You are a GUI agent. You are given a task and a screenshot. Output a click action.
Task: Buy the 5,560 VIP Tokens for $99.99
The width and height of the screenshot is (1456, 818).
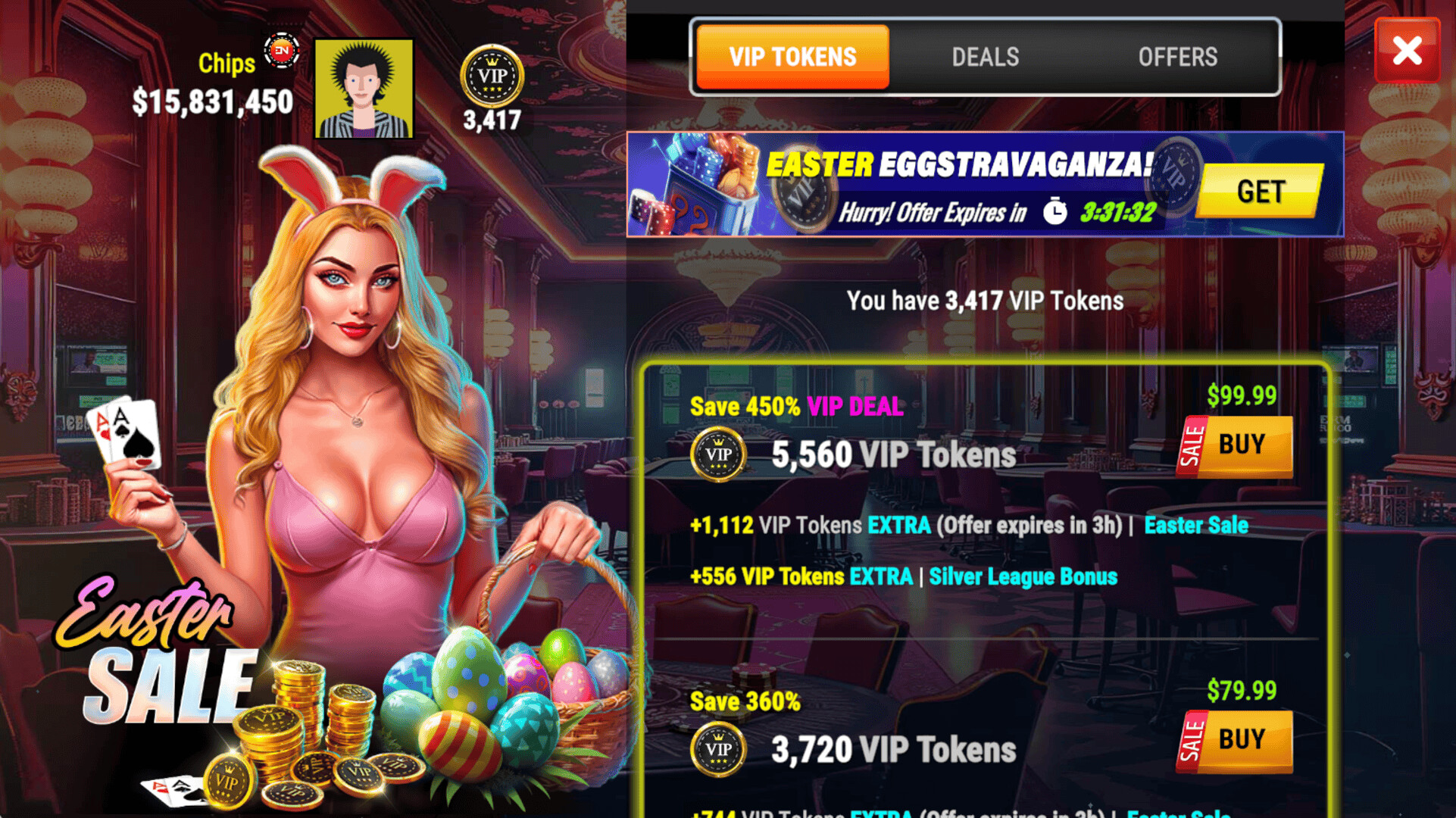pyautogui.click(x=1242, y=445)
